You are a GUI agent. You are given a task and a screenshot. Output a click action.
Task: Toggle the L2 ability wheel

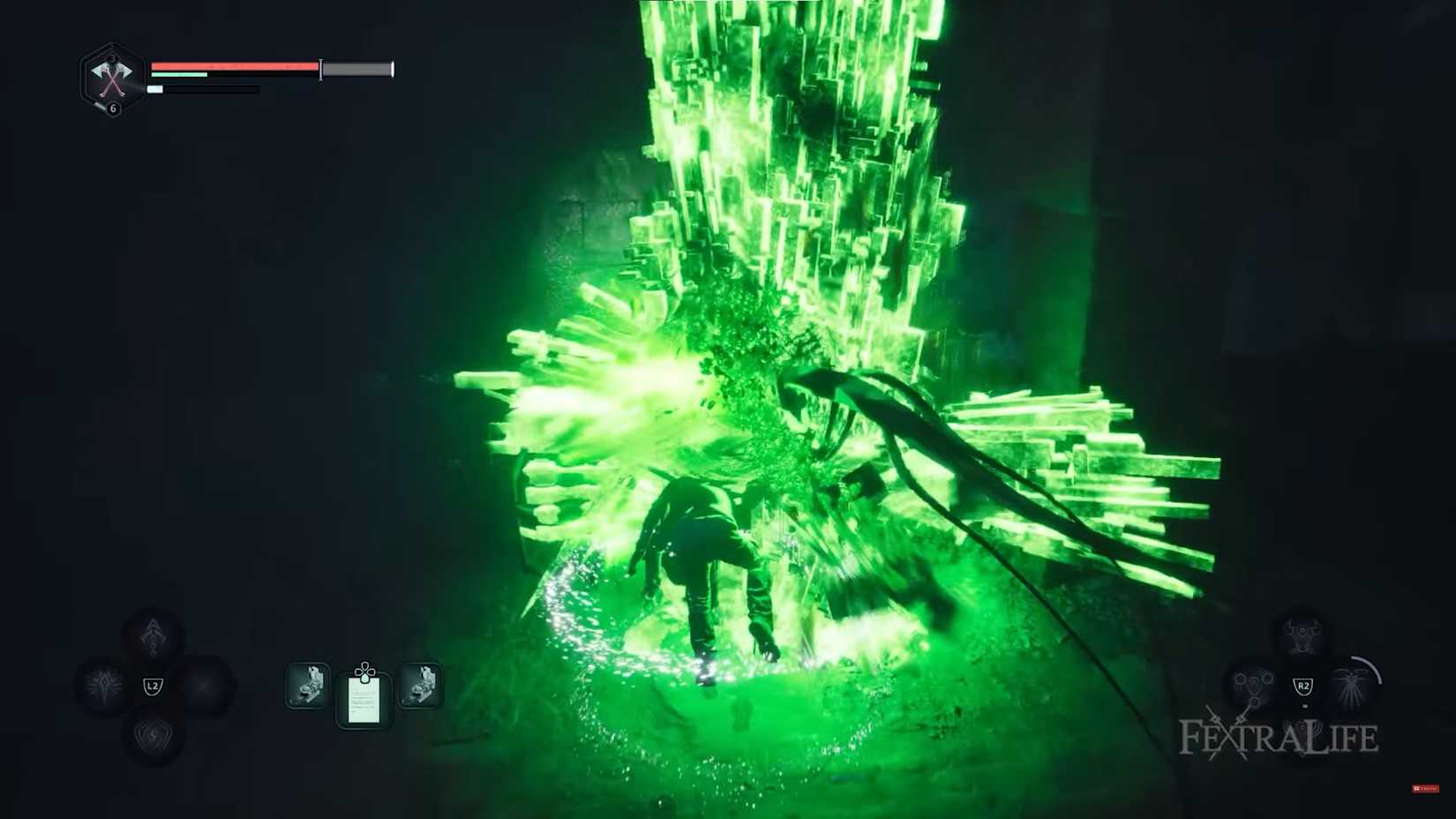(154, 687)
